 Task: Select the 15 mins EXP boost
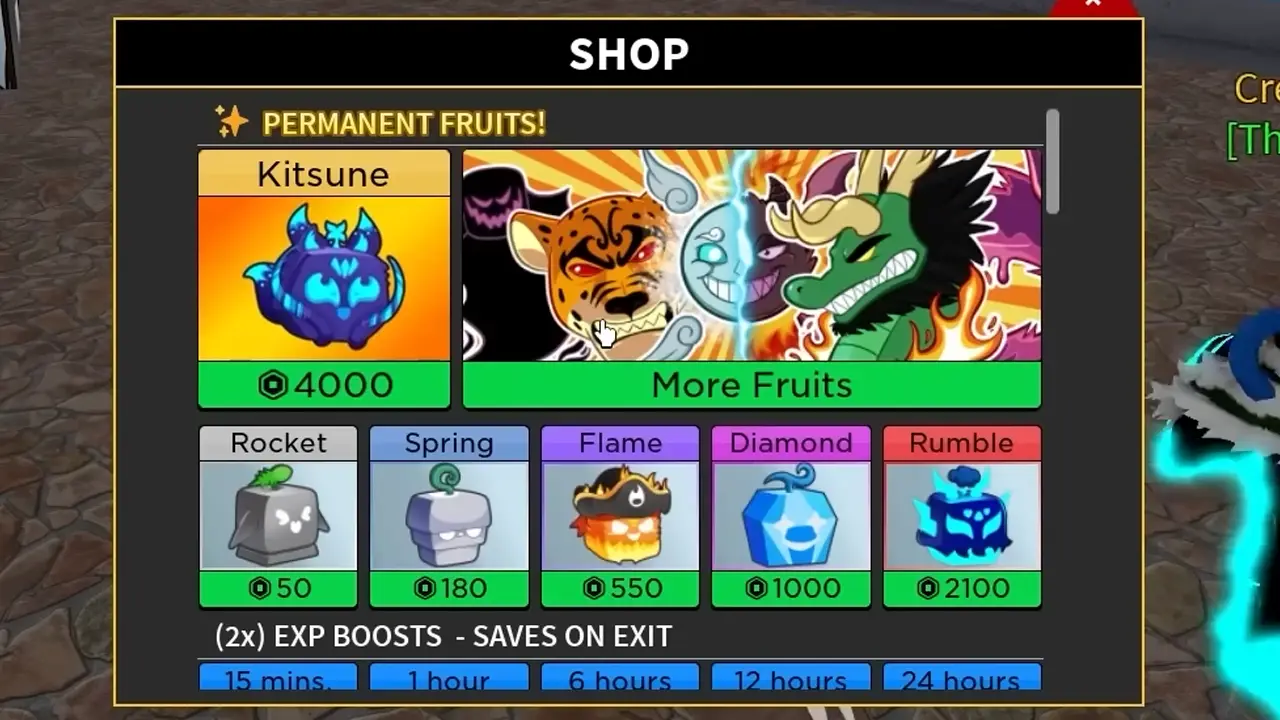277,680
